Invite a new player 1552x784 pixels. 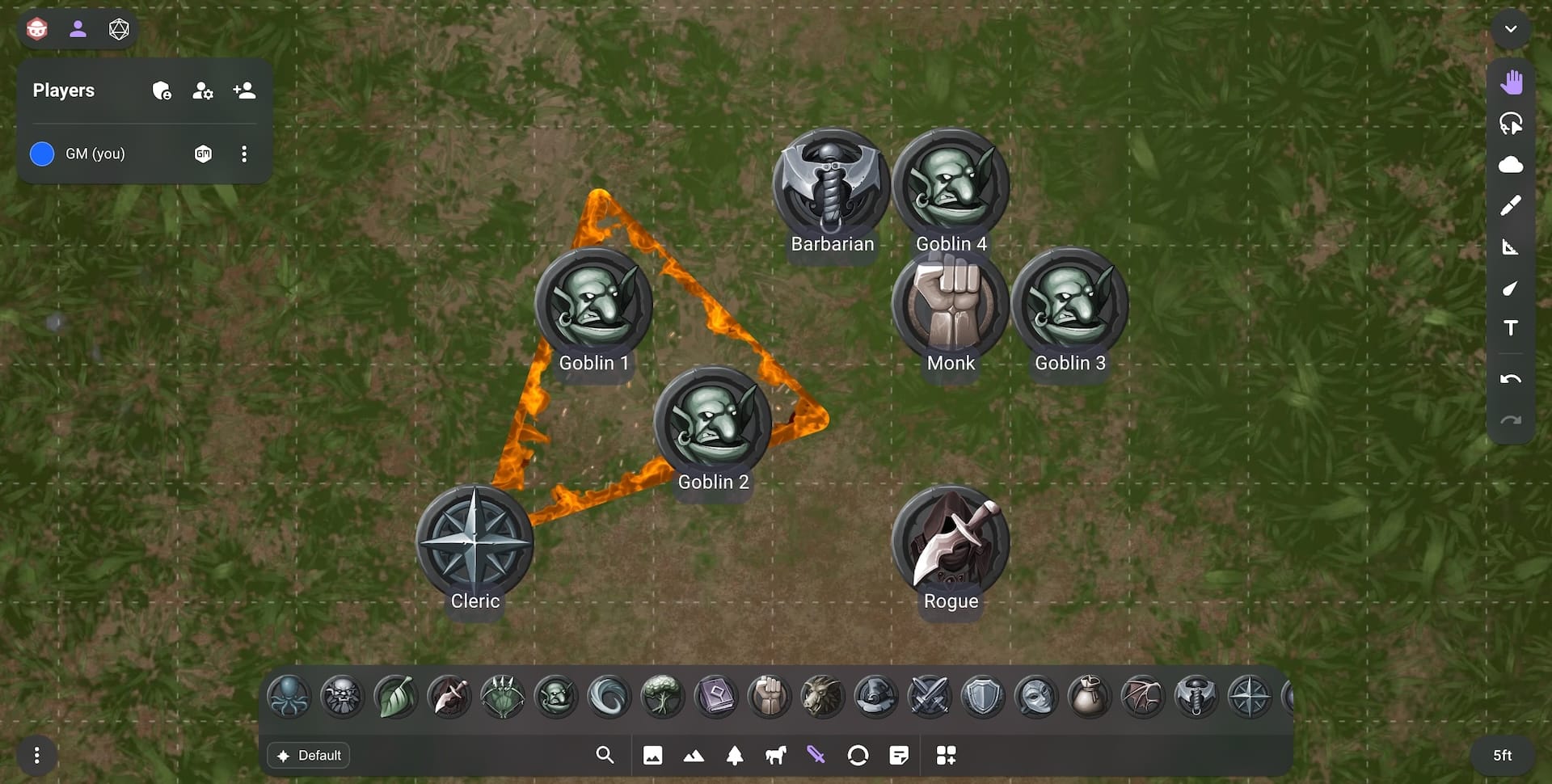pyautogui.click(x=244, y=91)
